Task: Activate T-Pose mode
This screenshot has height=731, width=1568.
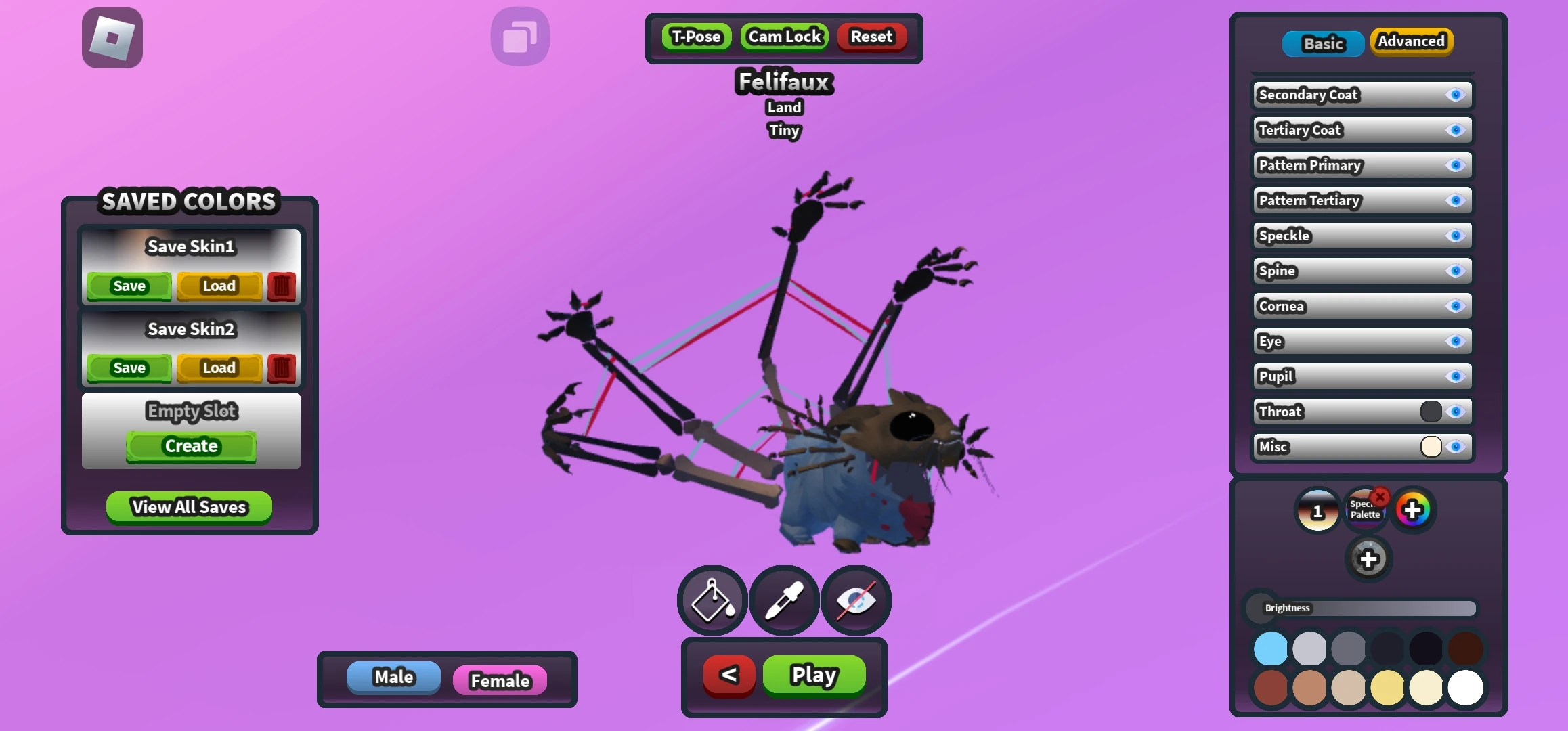Action: click(696, 36)
